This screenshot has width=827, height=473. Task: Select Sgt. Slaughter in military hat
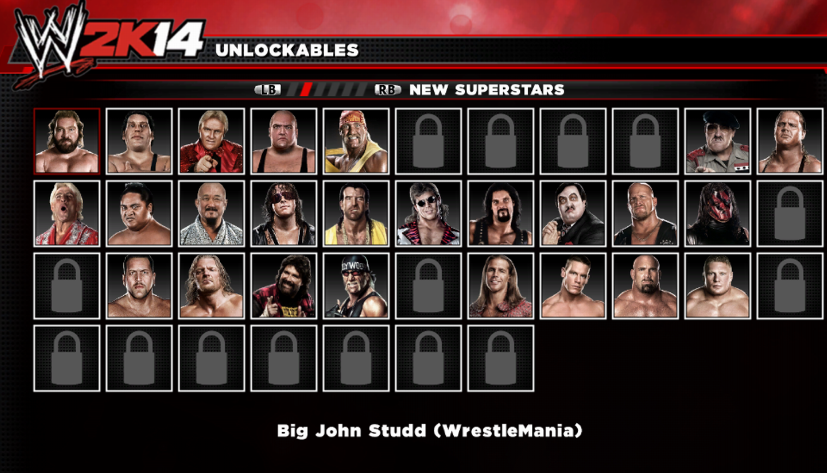pos(718,141)
